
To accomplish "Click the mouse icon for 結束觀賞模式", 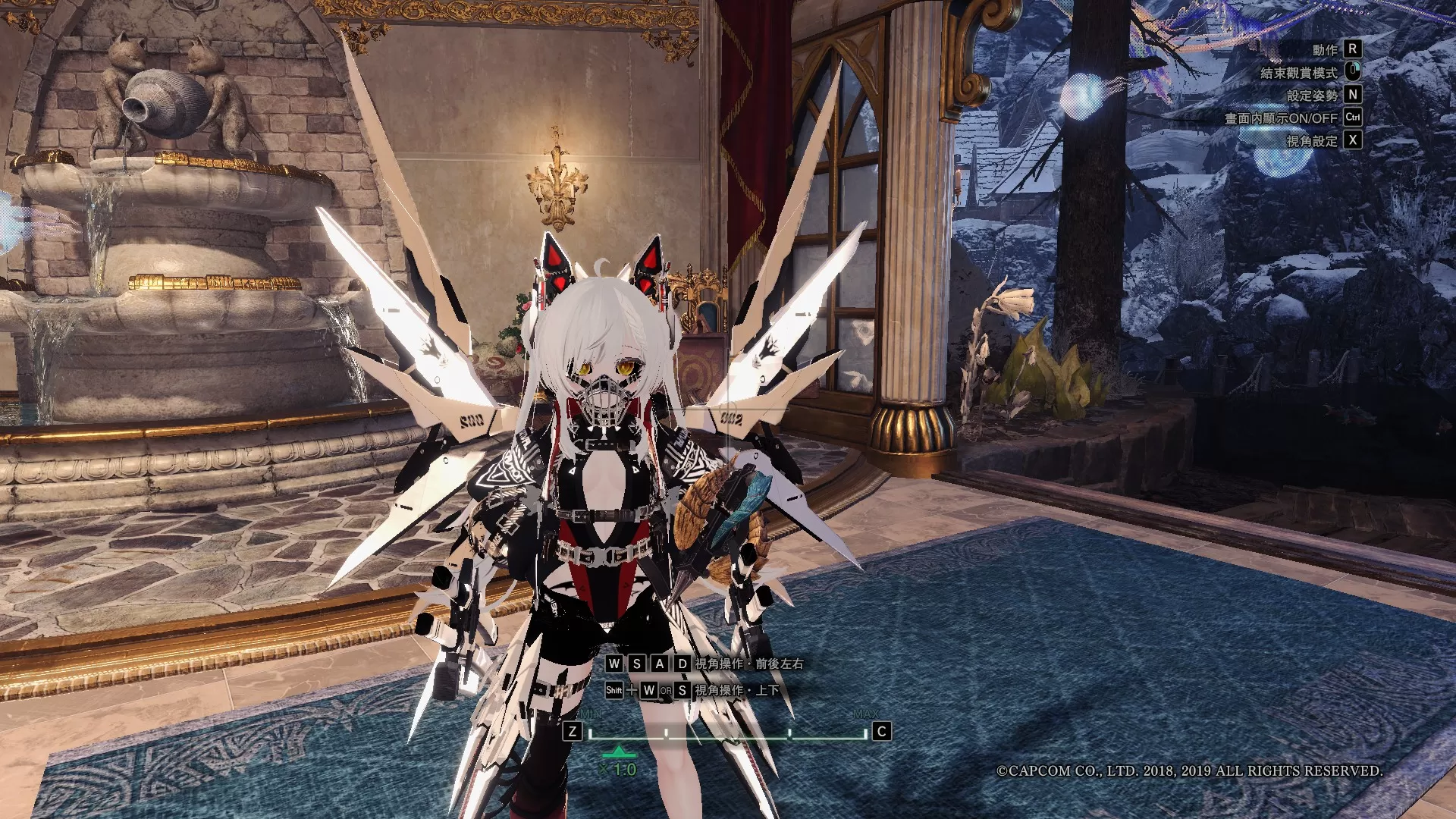I will click(1353, 72).
